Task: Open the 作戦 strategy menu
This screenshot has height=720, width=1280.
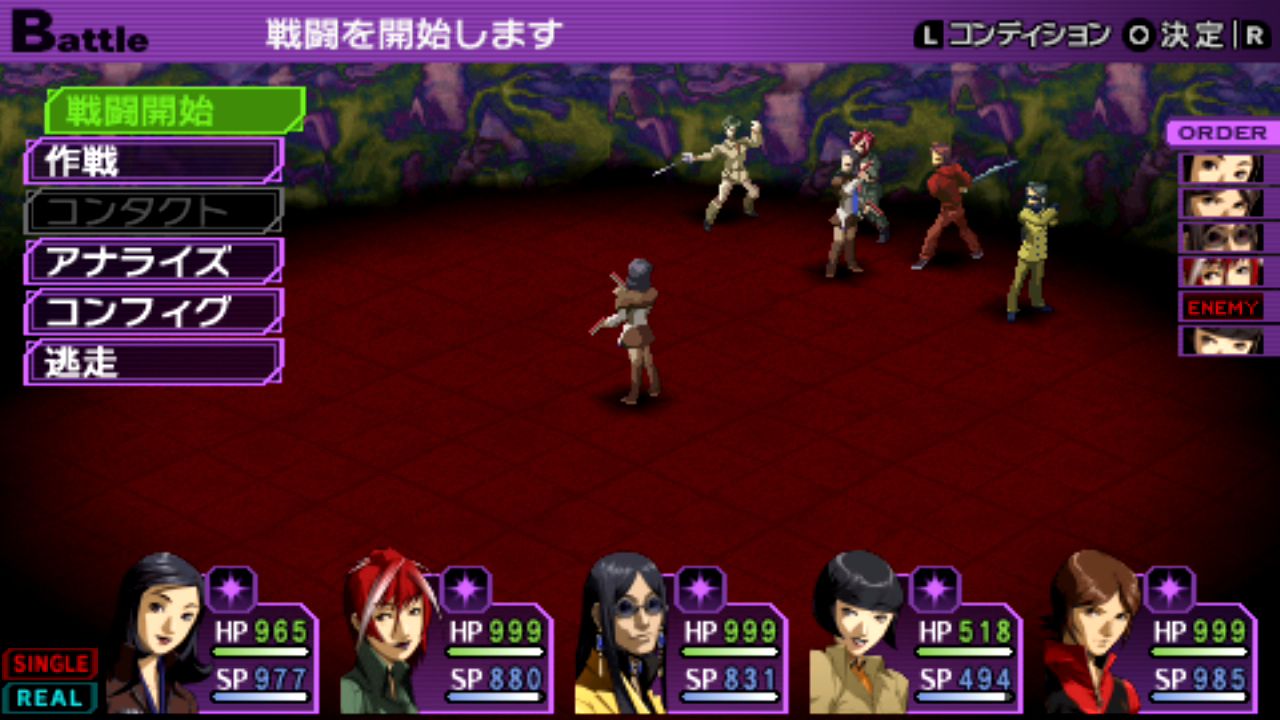Action: point(153,161)
